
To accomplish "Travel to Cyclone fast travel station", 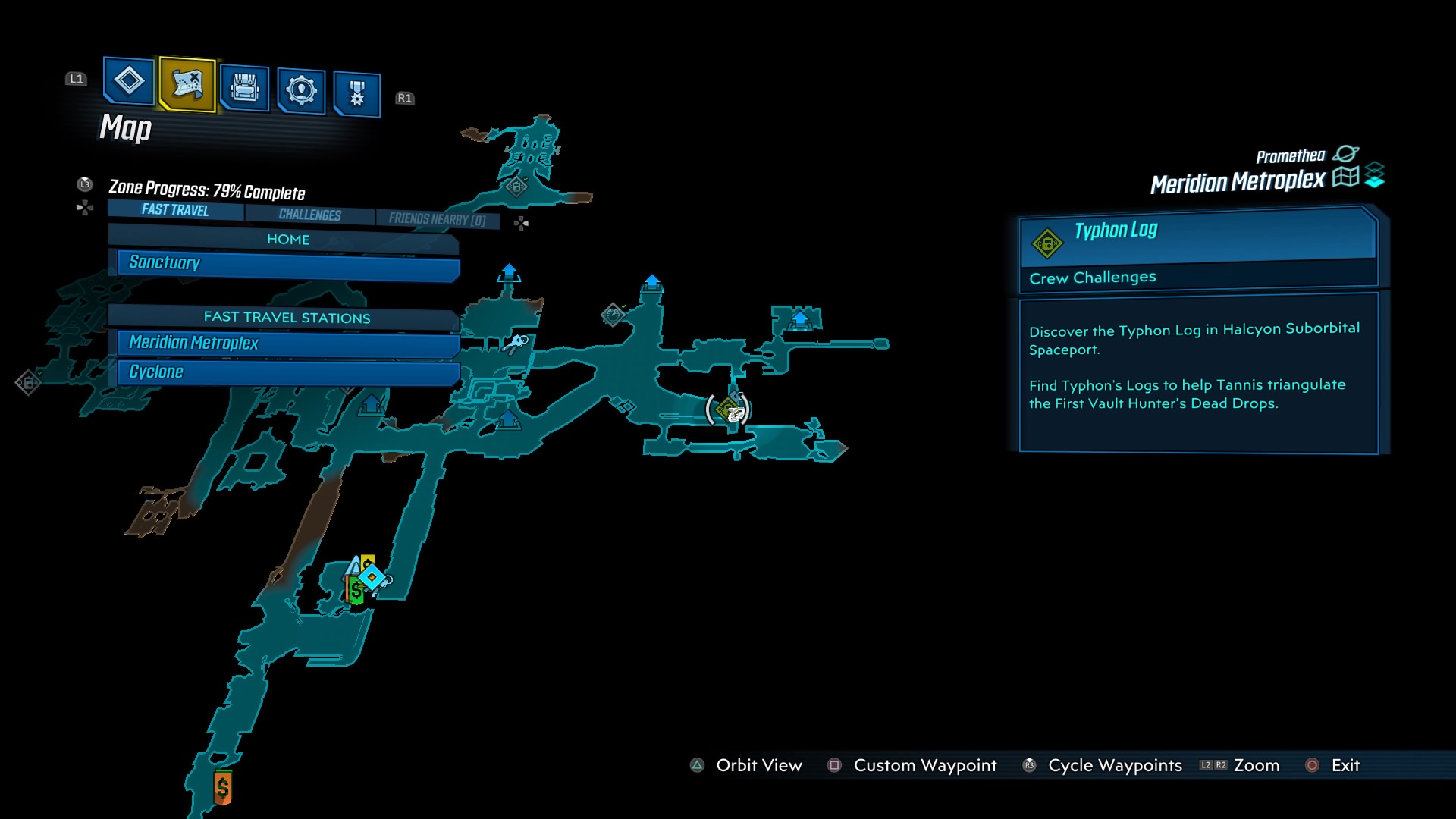I will coord(287,372).
